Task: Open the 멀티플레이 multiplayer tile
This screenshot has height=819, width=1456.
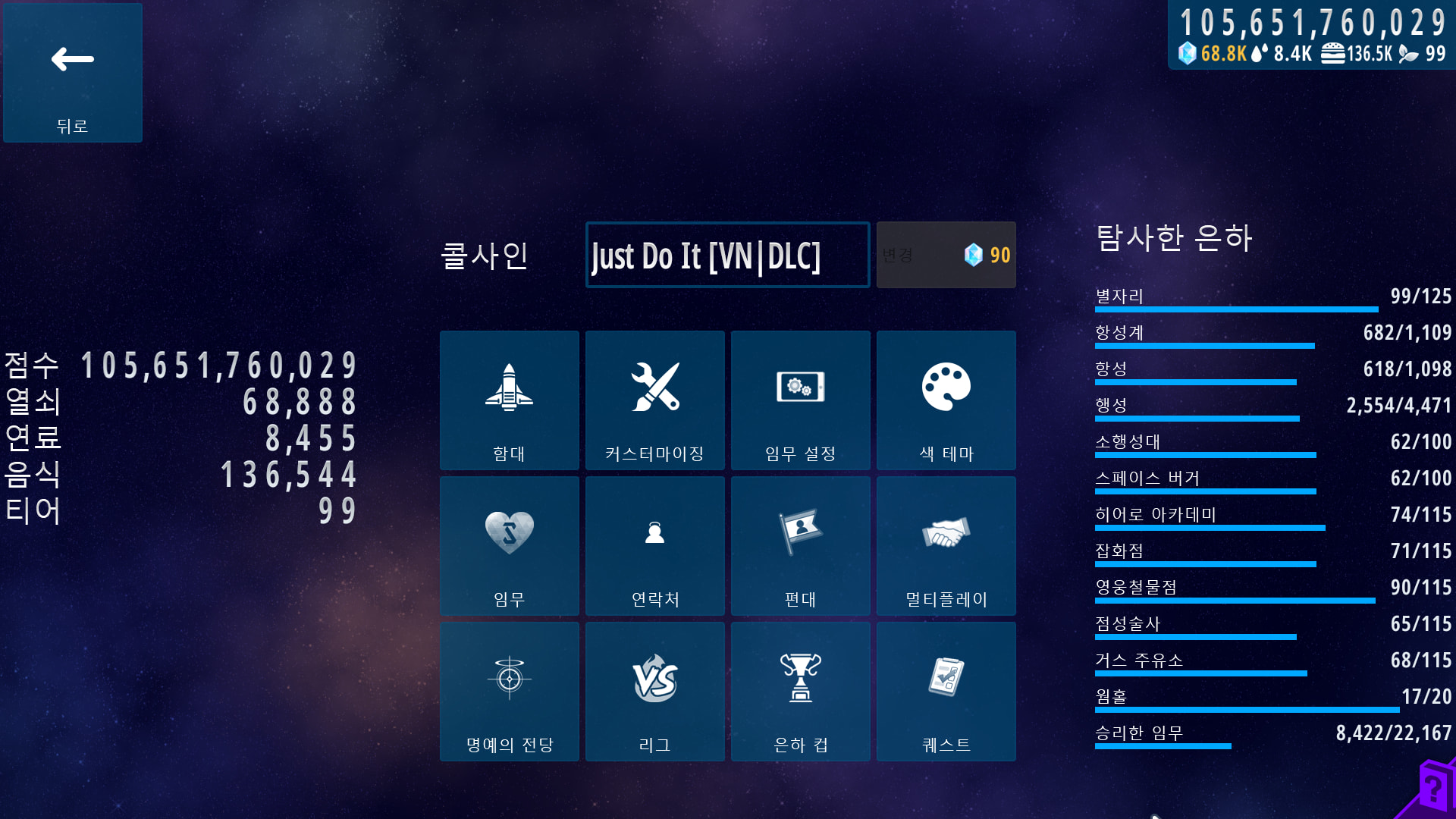Action: [x=946, y=546]
